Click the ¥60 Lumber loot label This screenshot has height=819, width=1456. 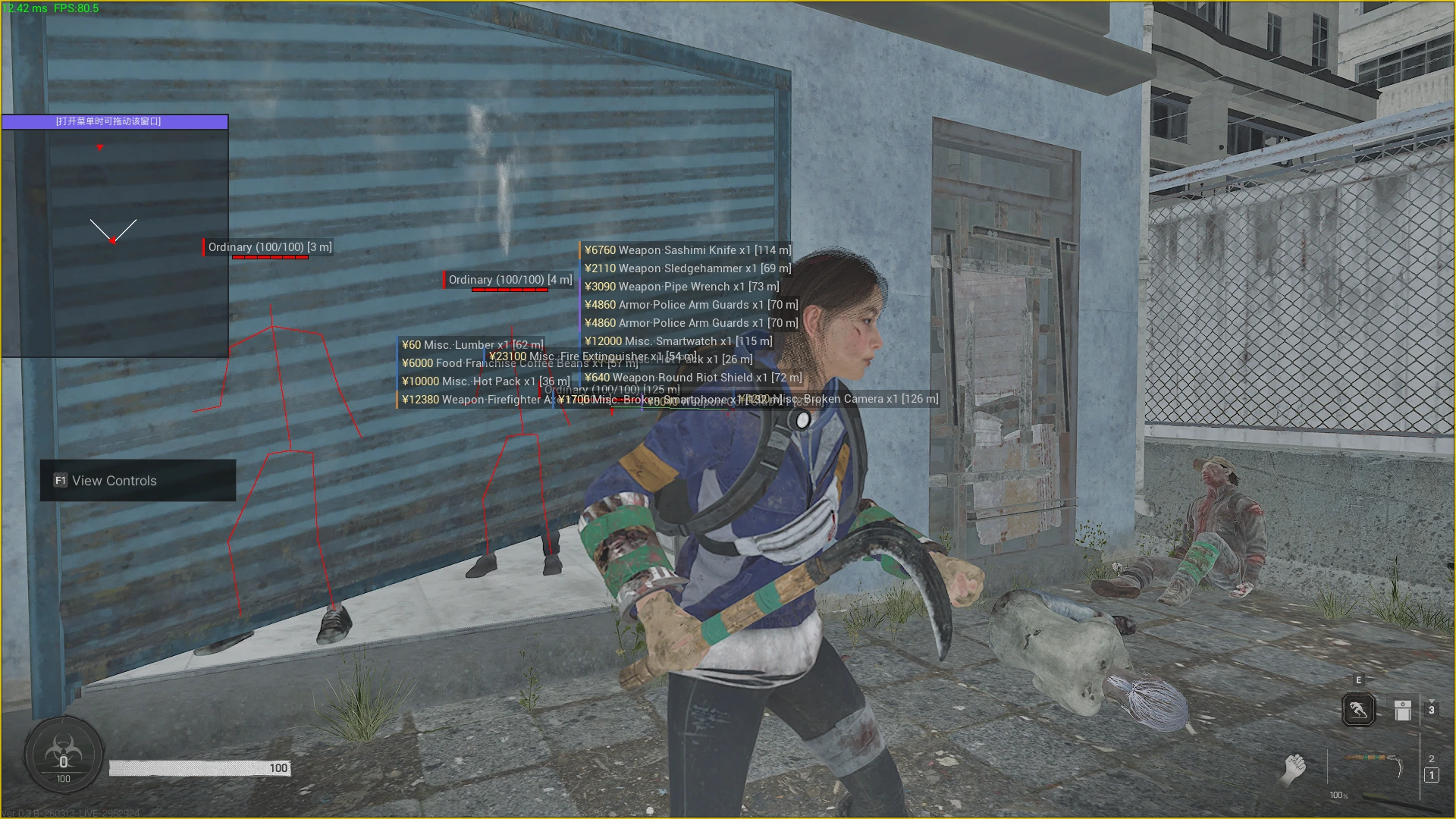pyautogui.click(x=471, y=344)
